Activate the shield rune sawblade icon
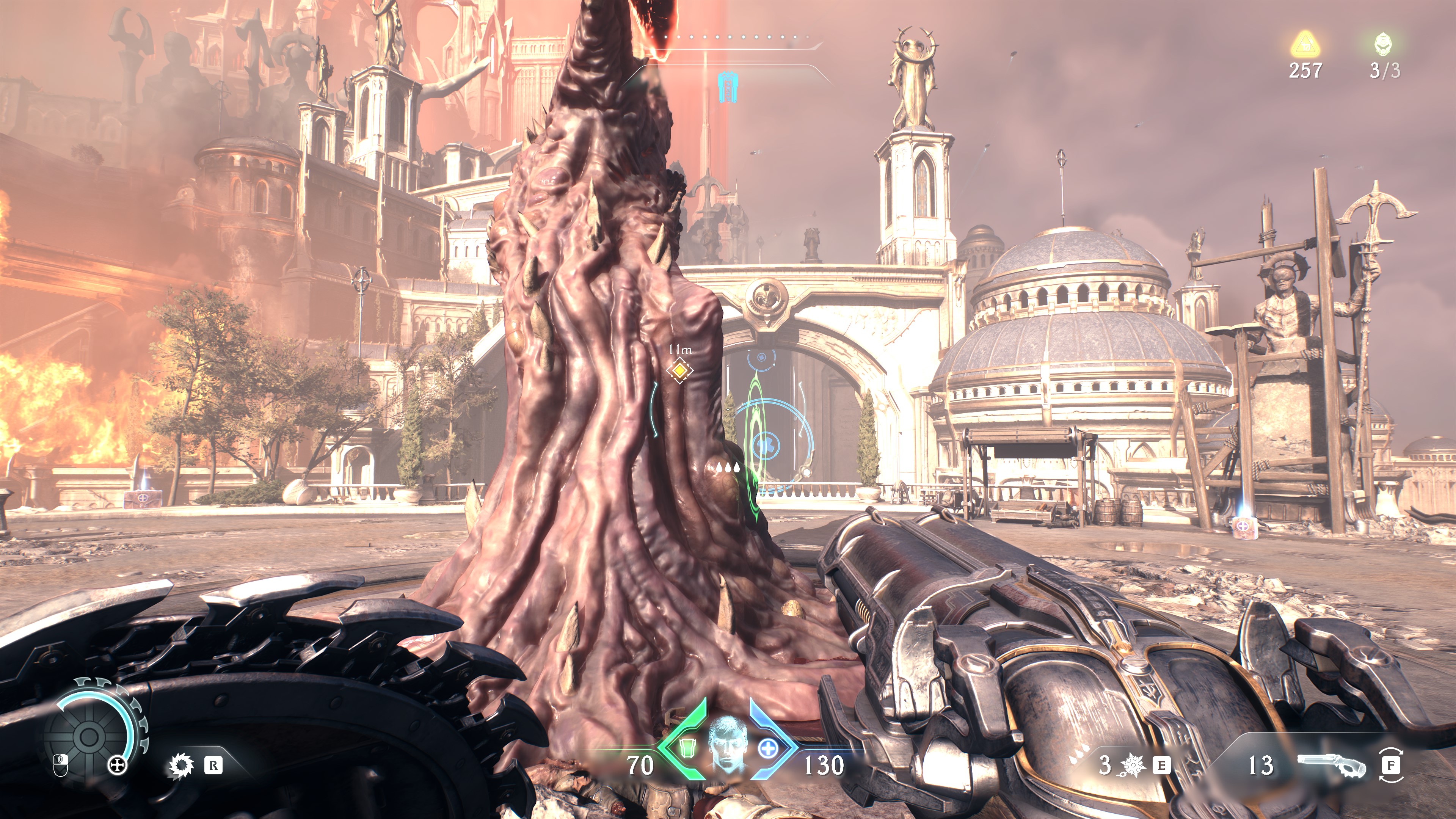 point(182,766)
